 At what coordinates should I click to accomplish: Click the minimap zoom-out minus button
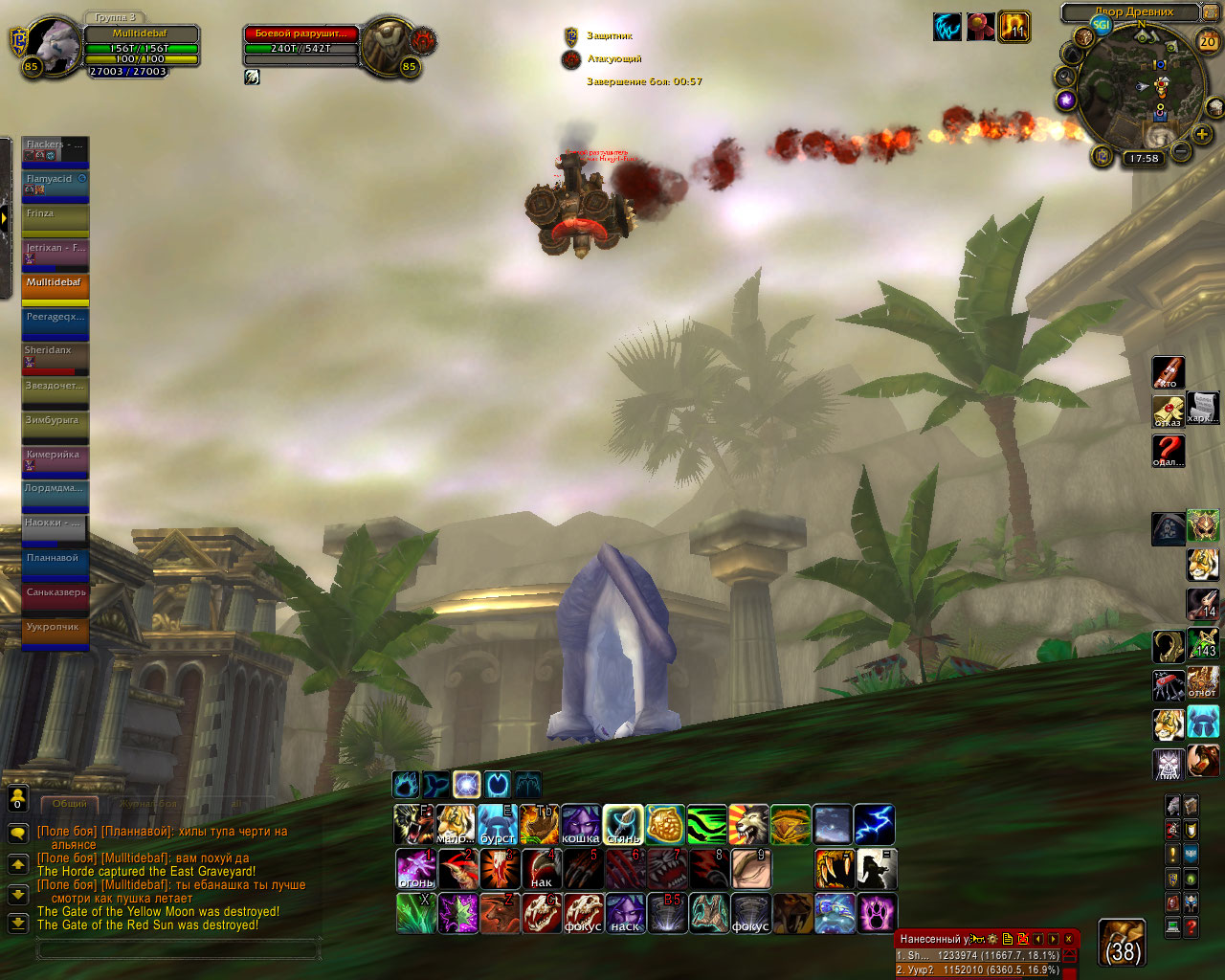(x=1181, y=151)
